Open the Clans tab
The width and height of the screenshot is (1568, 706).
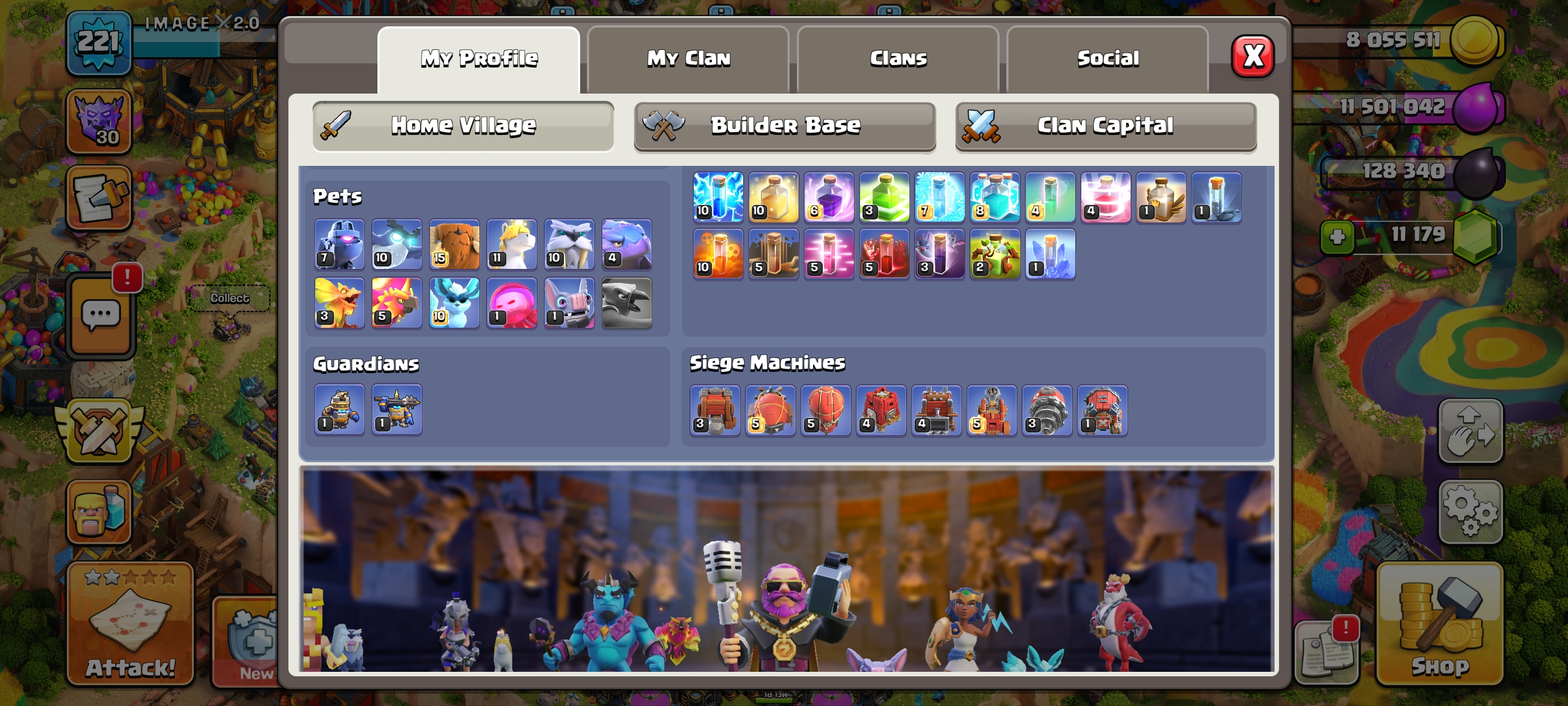(x=898, y=58)
